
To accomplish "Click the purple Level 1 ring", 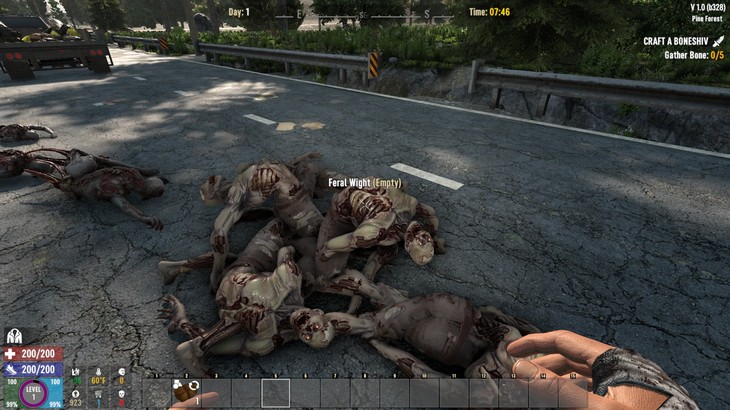I will 33,393.
